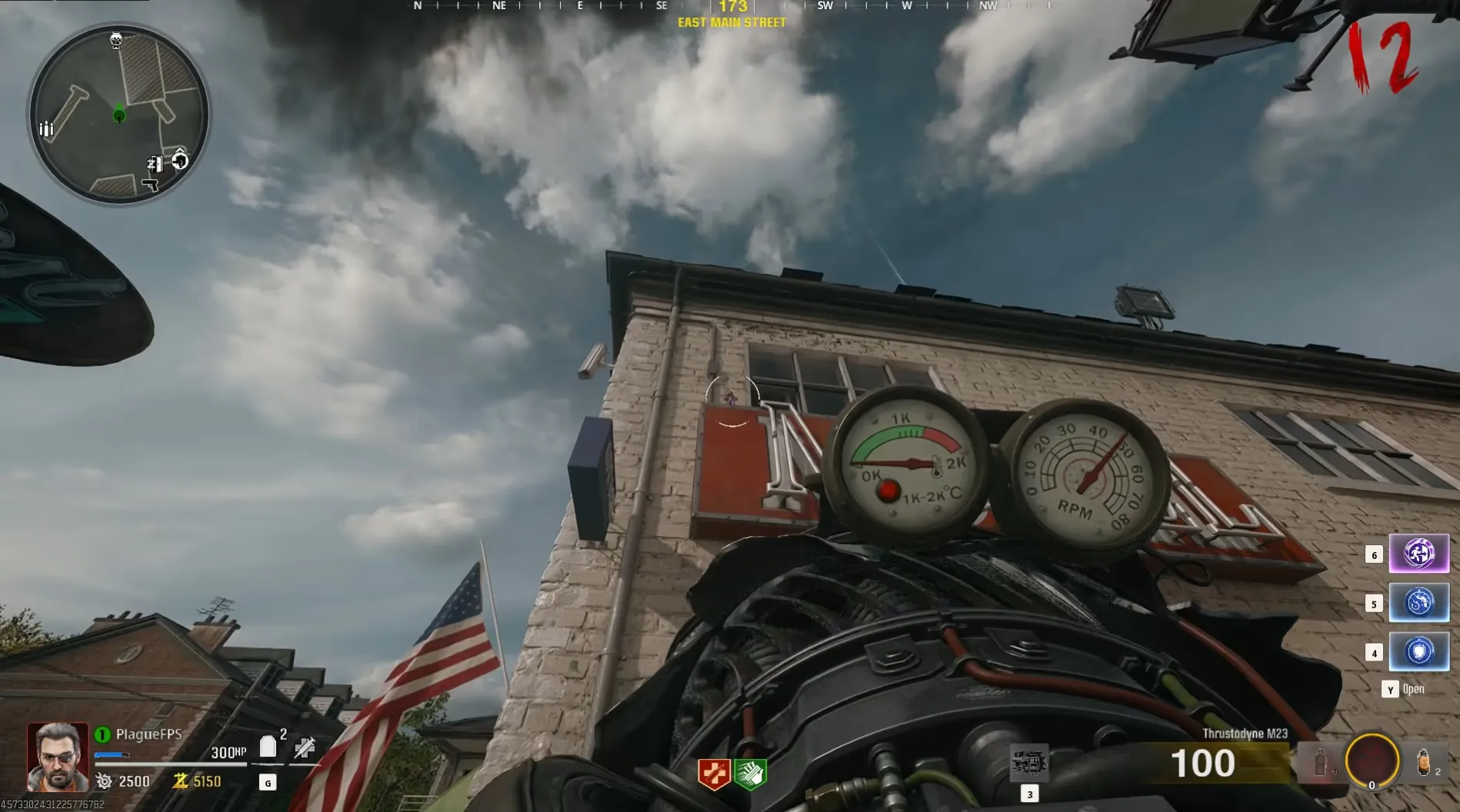1460x812 pixels.
Task: Select the Thrustodyne M23 weapon icon
Action: click(1028, 763)
